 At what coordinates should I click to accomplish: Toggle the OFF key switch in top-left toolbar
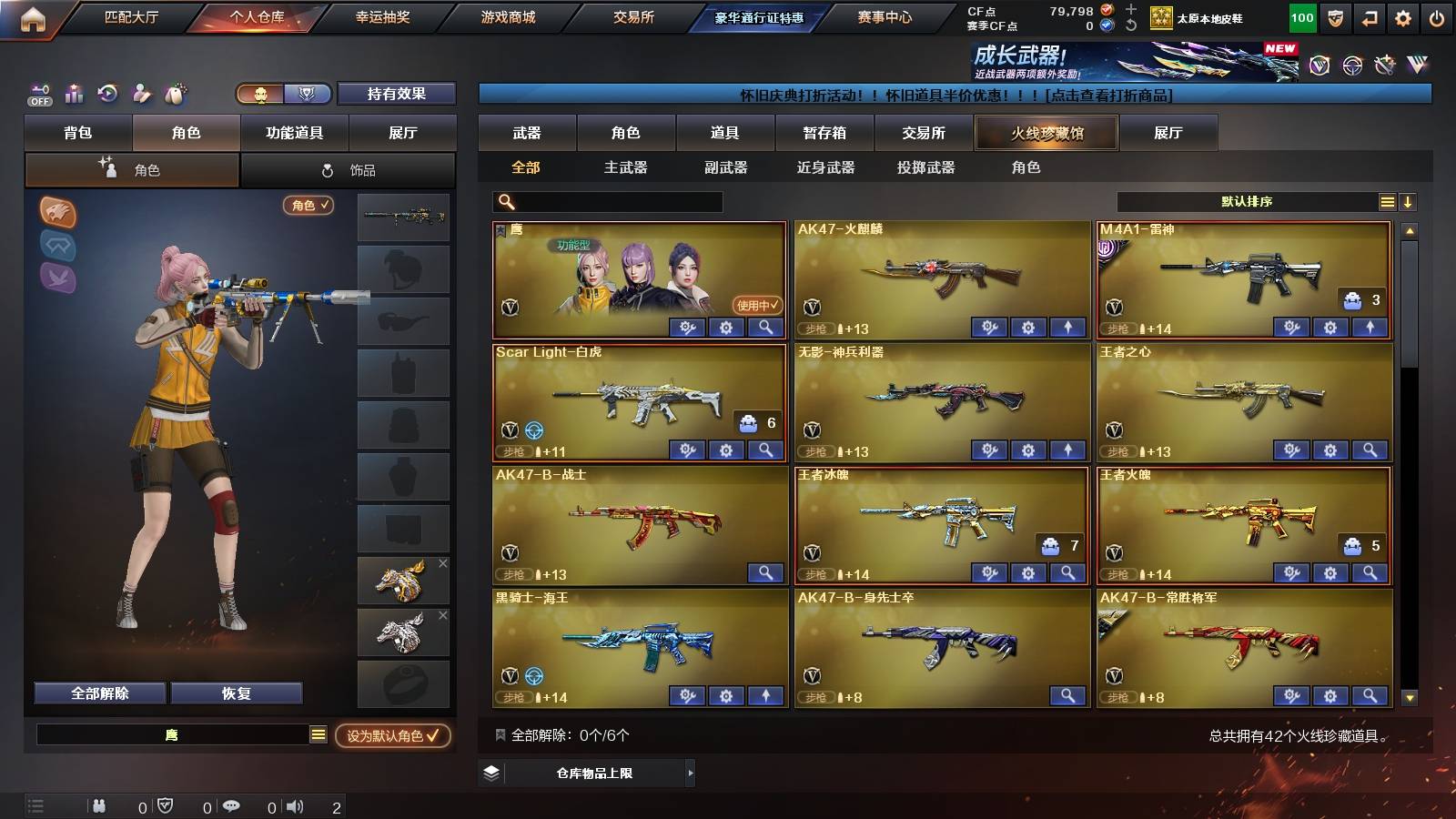39,94
